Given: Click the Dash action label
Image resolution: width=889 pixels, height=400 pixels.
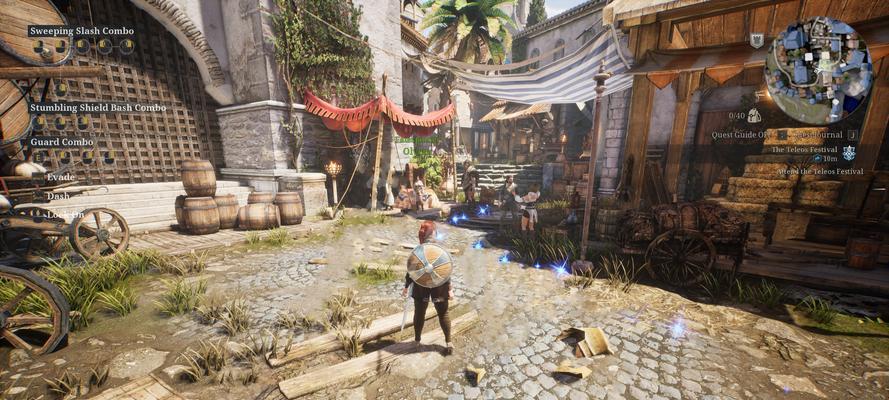Looking at the screenshot, I should click(59, 196).
